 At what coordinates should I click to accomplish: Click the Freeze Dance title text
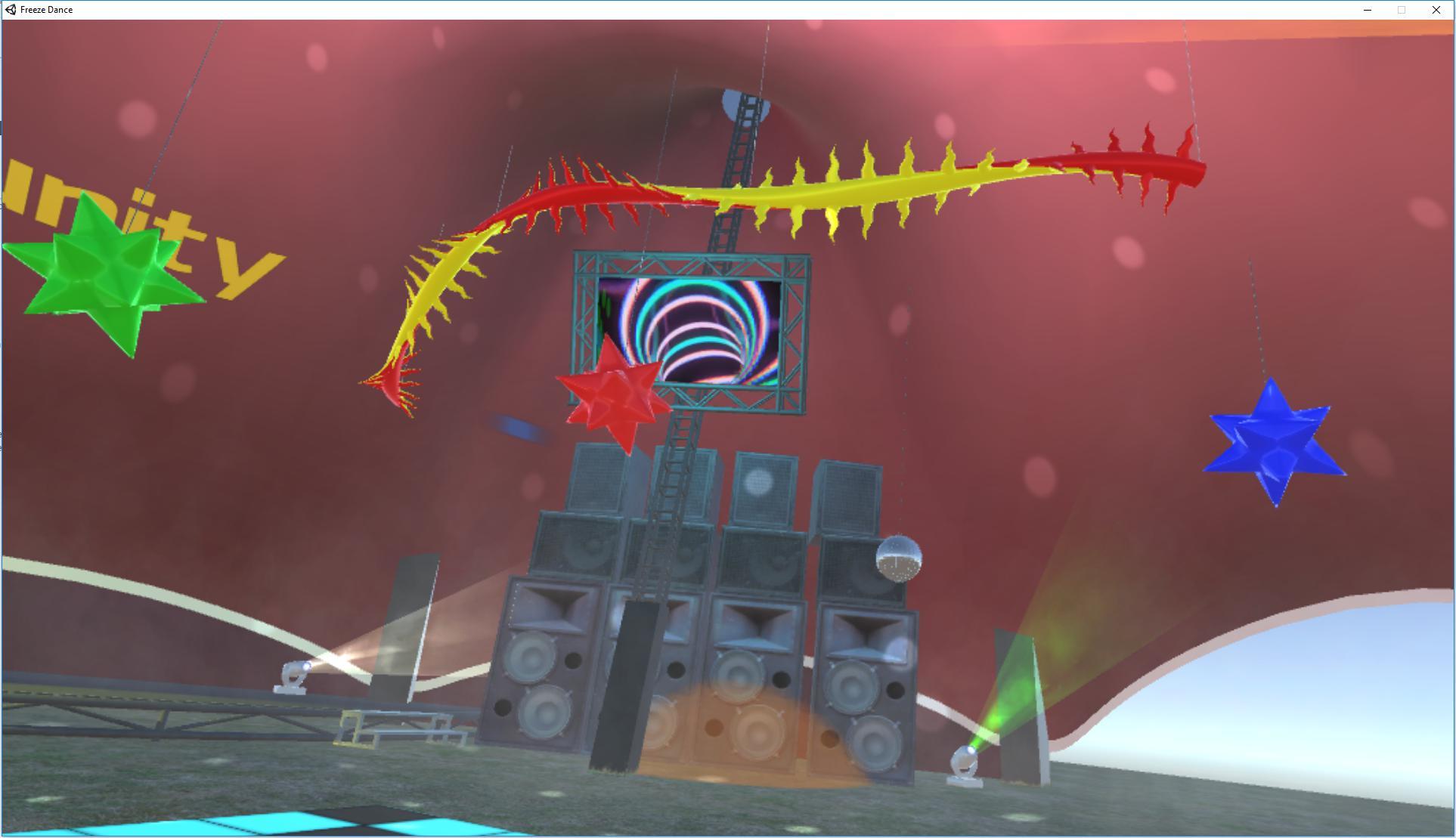[45, 9]
